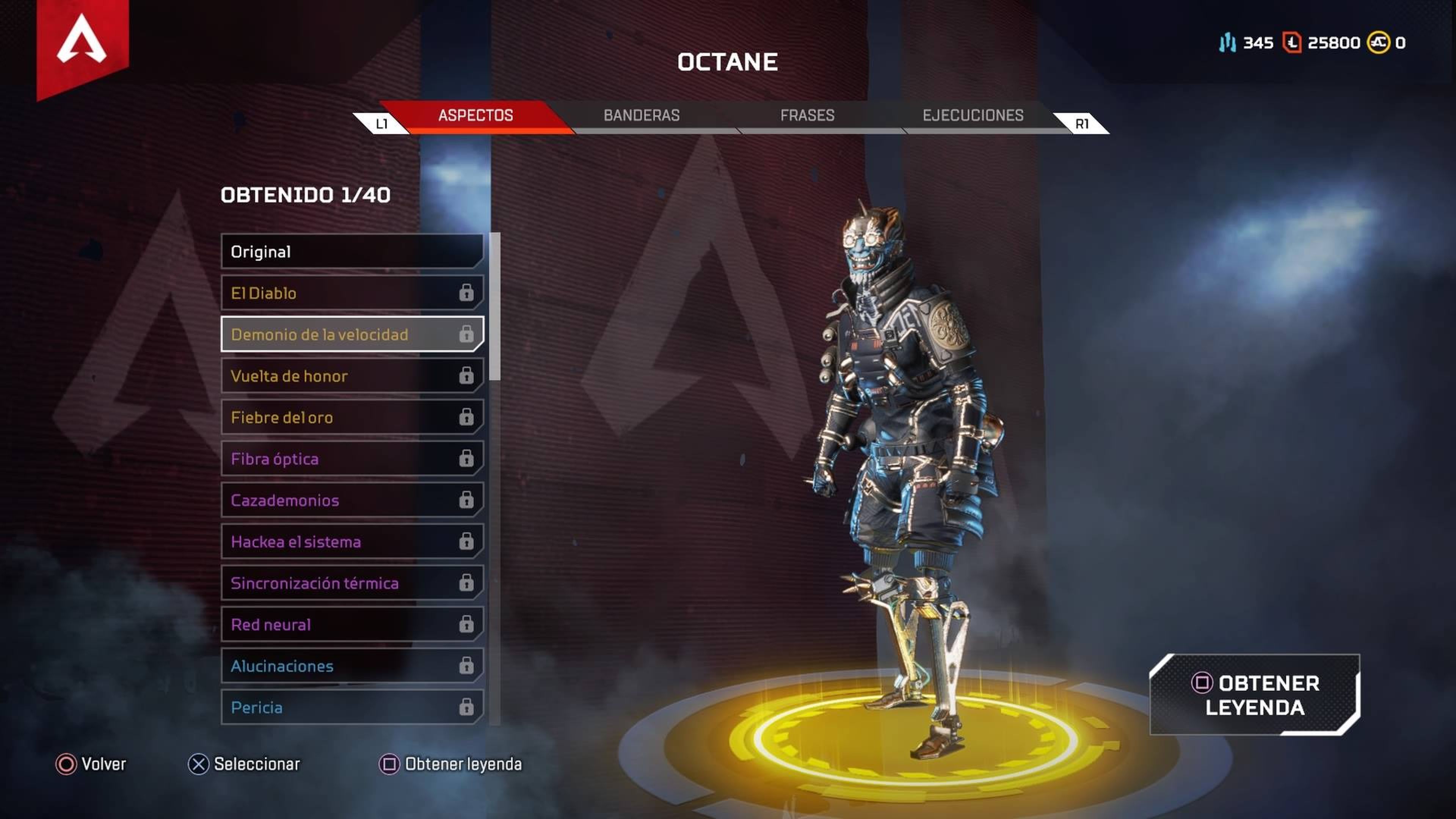1456x819 pixels.
Task: Select the Demonio de la velocidad skin
Action: click(x=319, y=334)
